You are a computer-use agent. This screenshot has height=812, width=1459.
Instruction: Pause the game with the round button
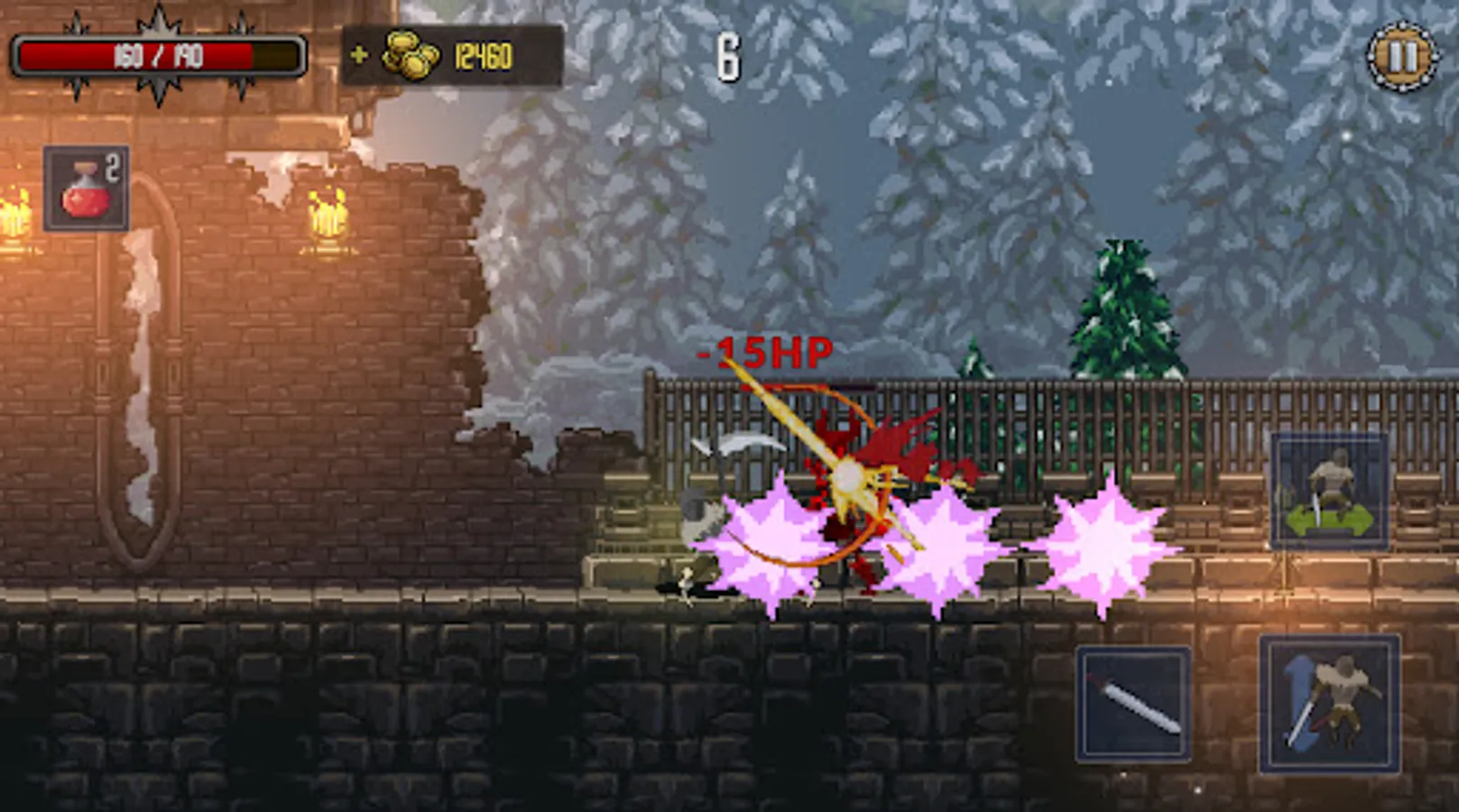(1401, 57)
